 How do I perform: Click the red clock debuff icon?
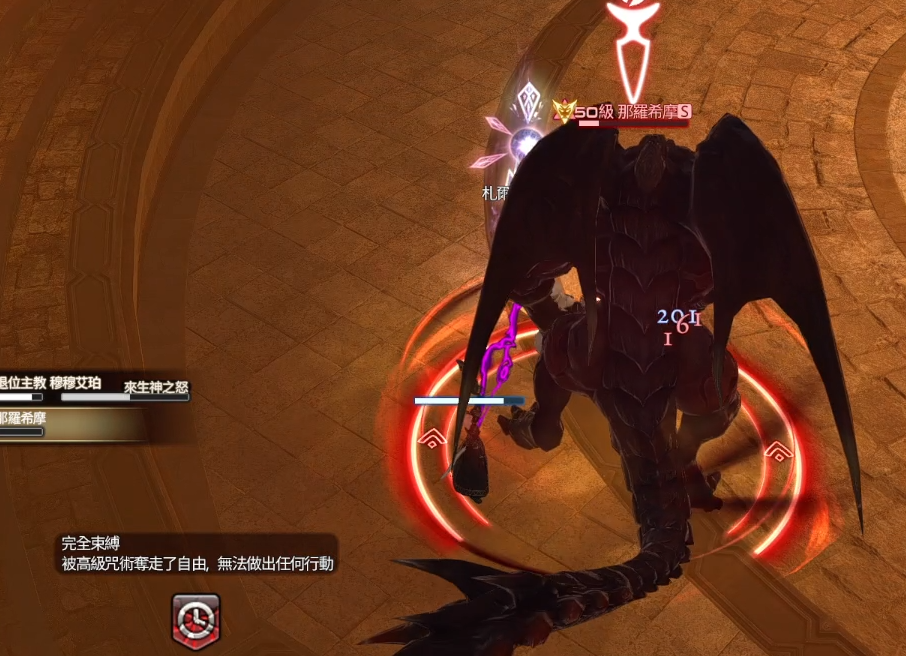click(x=196, y=620)
